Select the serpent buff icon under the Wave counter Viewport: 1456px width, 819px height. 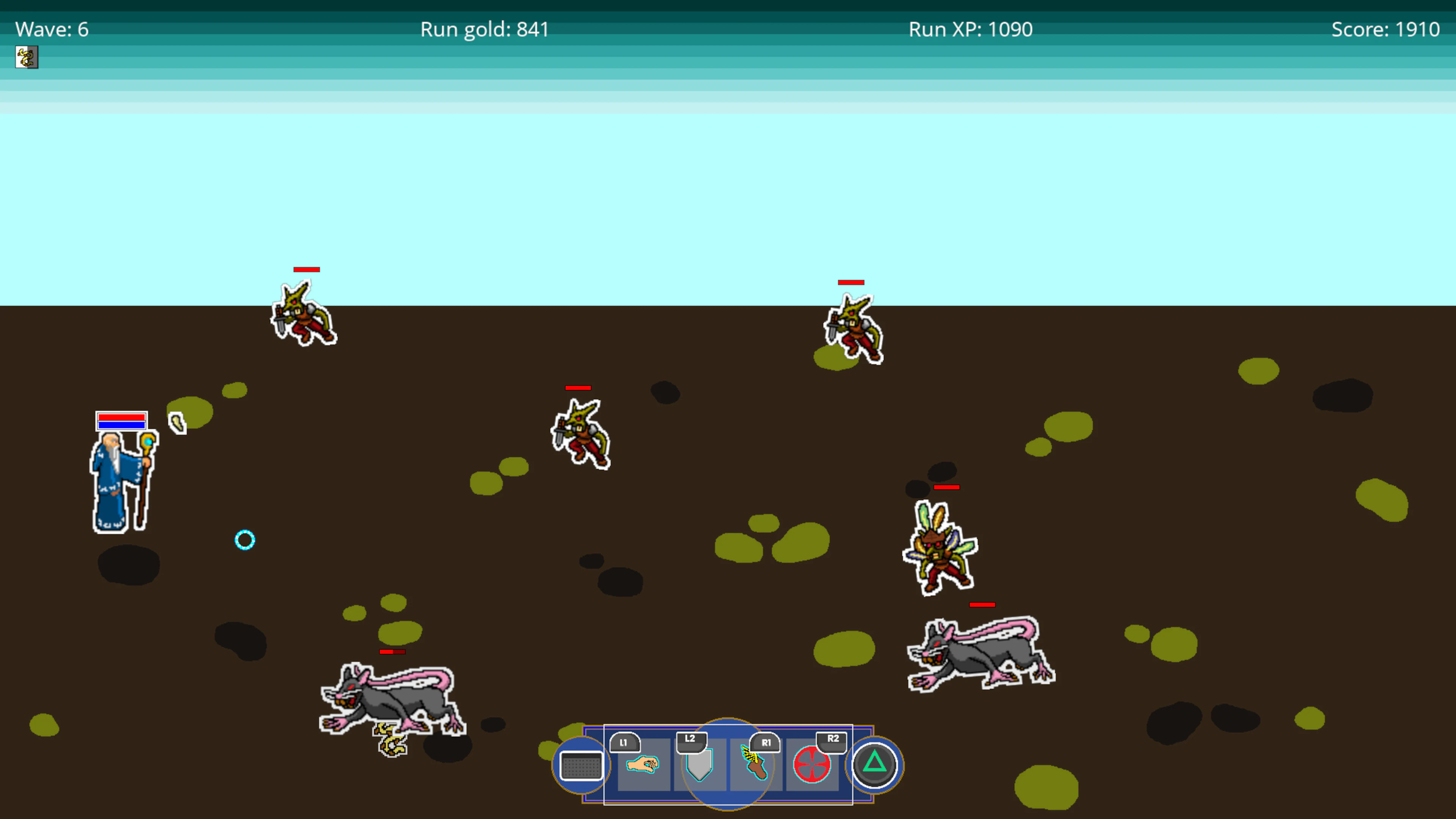[x=27, y=57]
